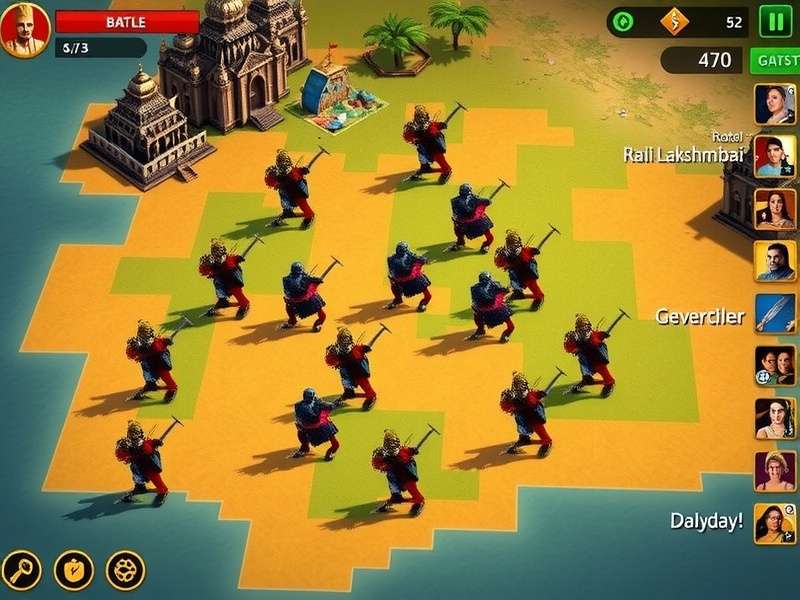Screen dimensions: 800x600
Task: Click the round ball-patterned icon
Action: pos(125,570)
